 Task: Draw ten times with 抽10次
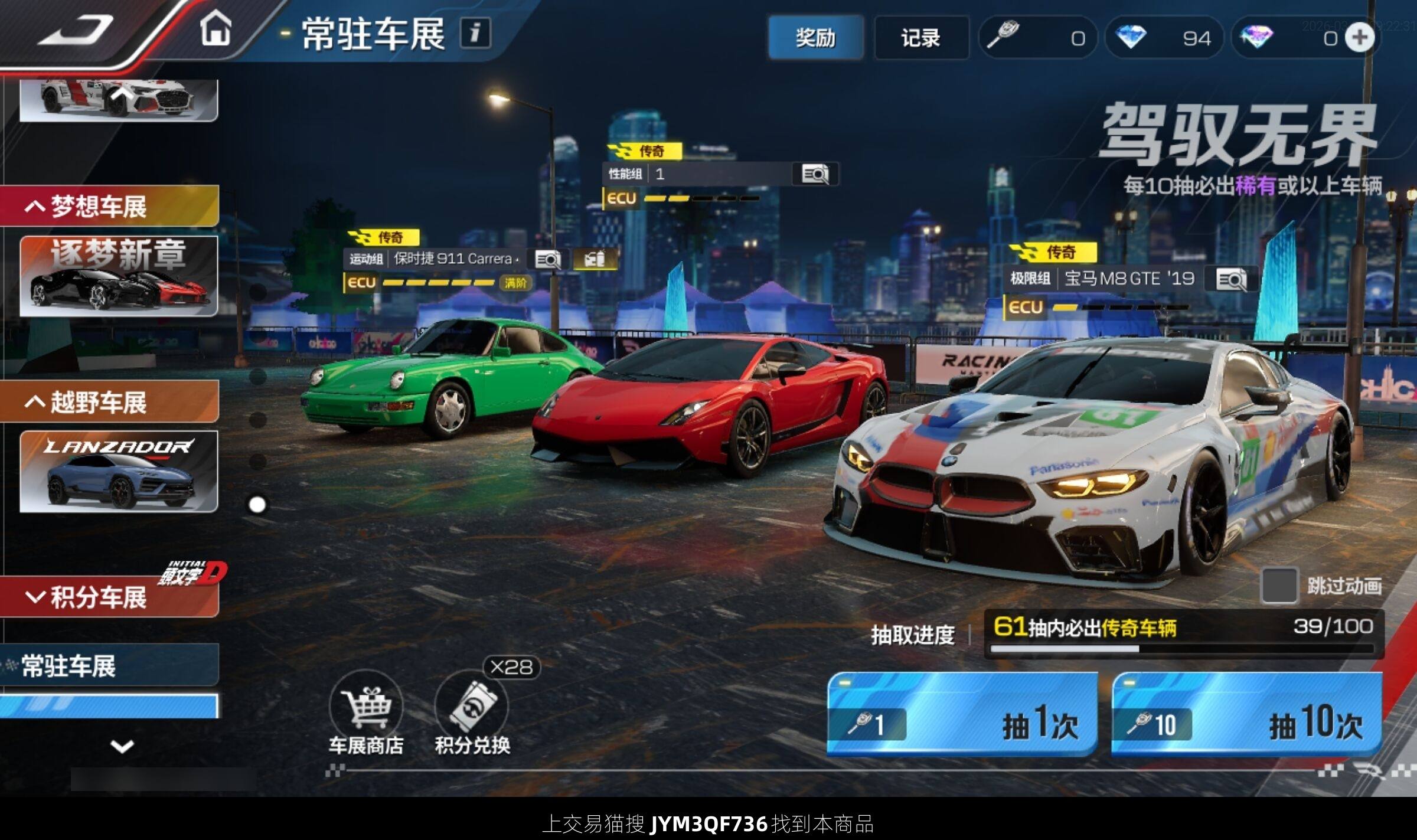point(1246,715)
